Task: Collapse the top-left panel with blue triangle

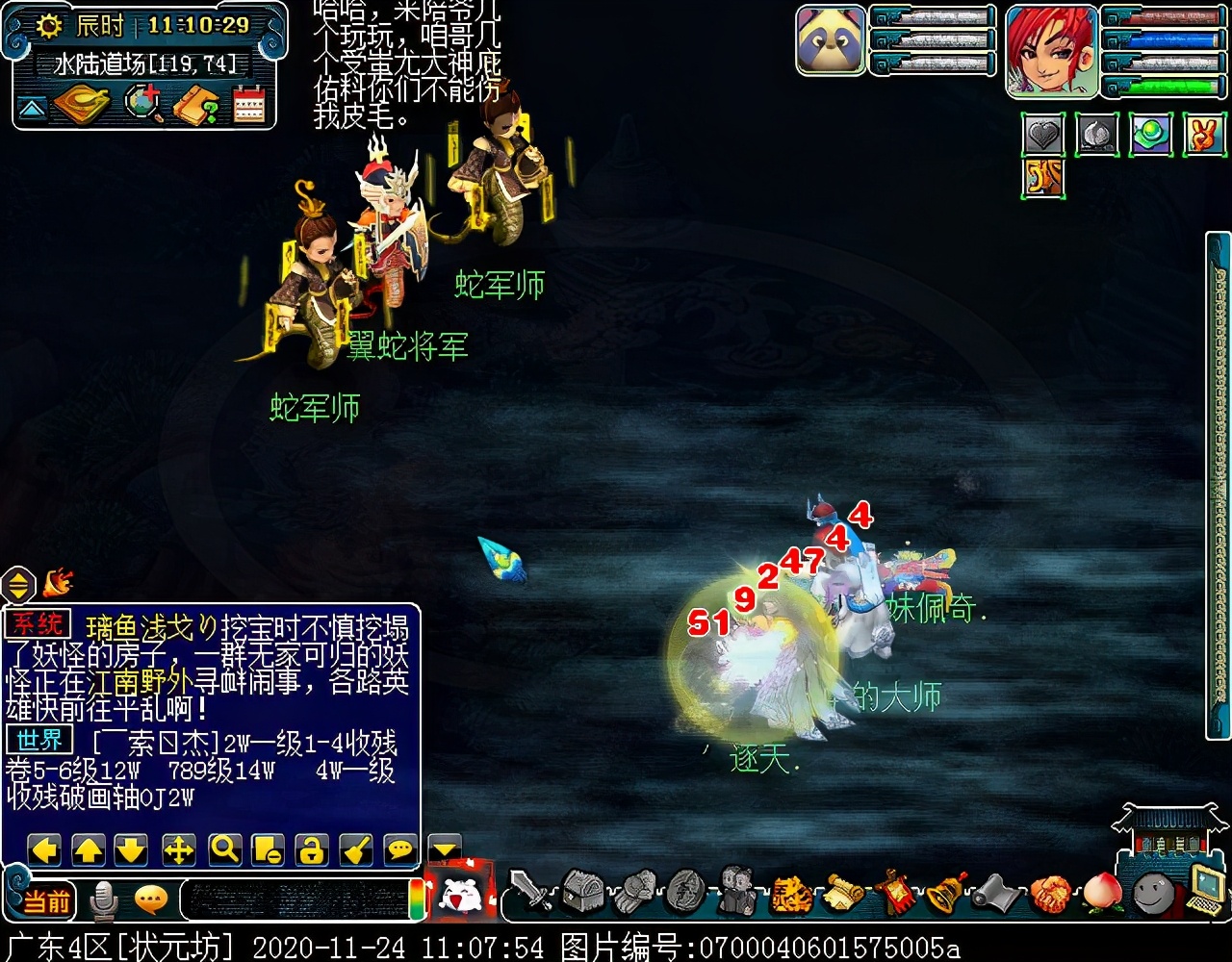Action: 32,108
